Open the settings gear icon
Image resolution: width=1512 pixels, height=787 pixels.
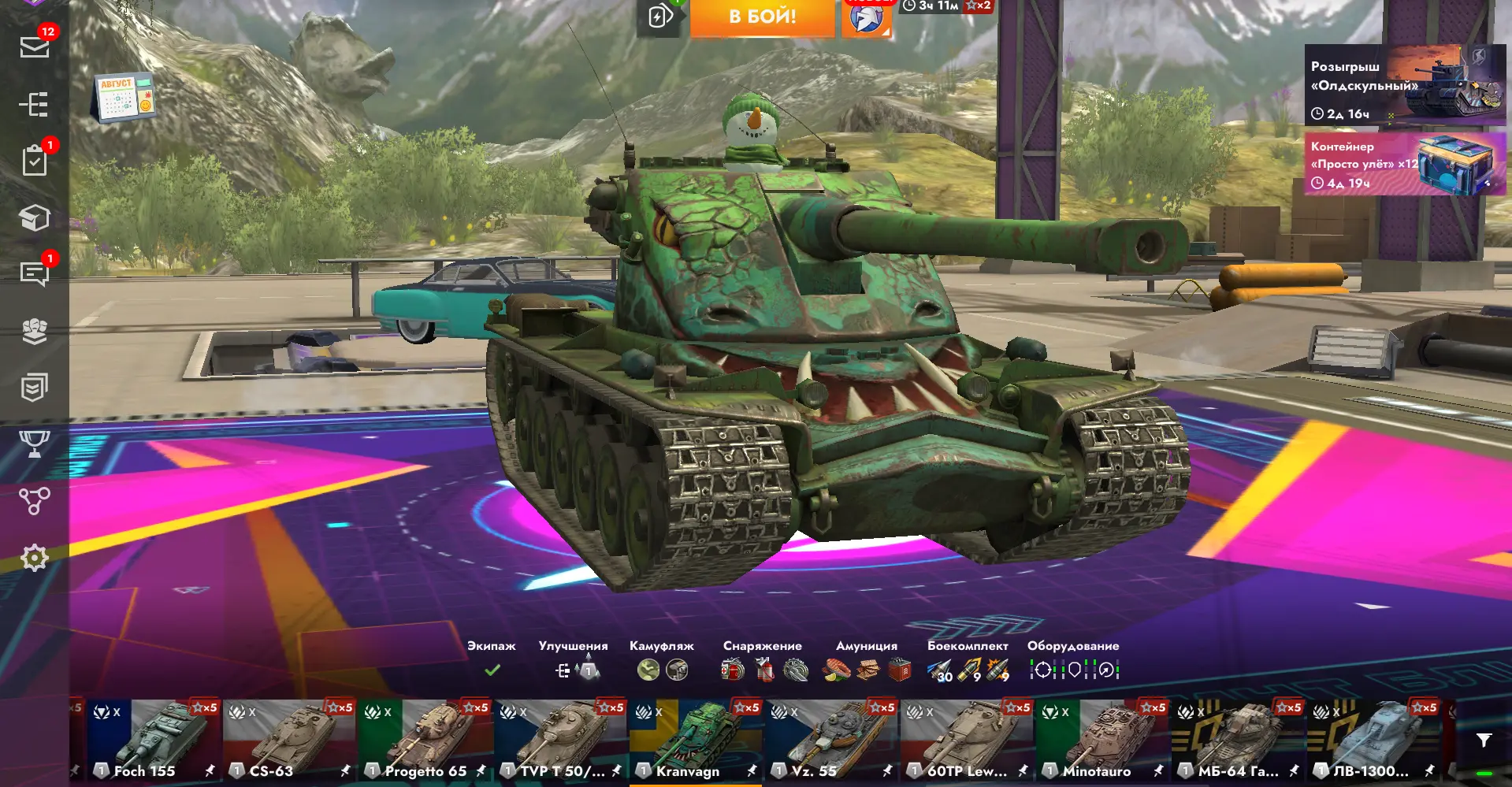tap(35, 558)
